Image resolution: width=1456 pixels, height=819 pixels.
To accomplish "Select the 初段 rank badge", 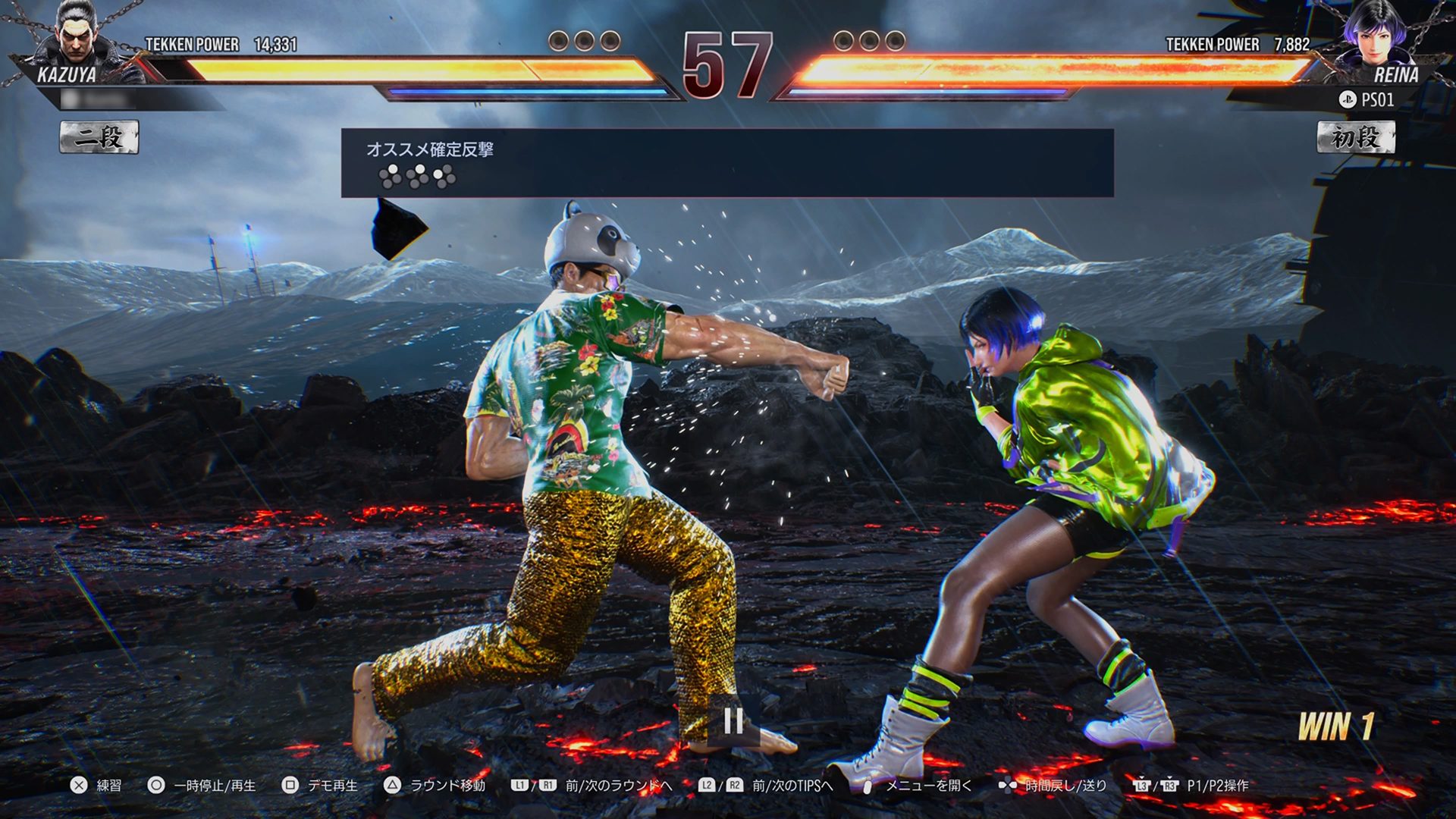I will click(1355, 138).
